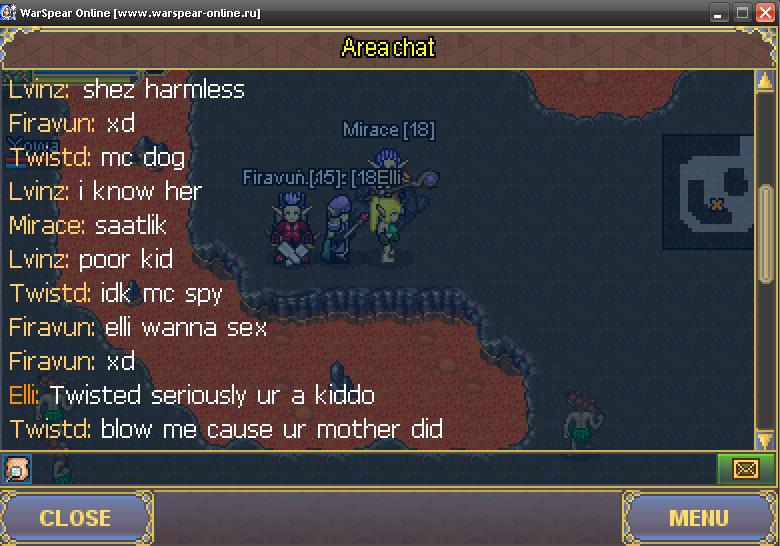Screen dimensions: 780x546
Task: Click the chat message input field
Action: click(x=370, y=468)
